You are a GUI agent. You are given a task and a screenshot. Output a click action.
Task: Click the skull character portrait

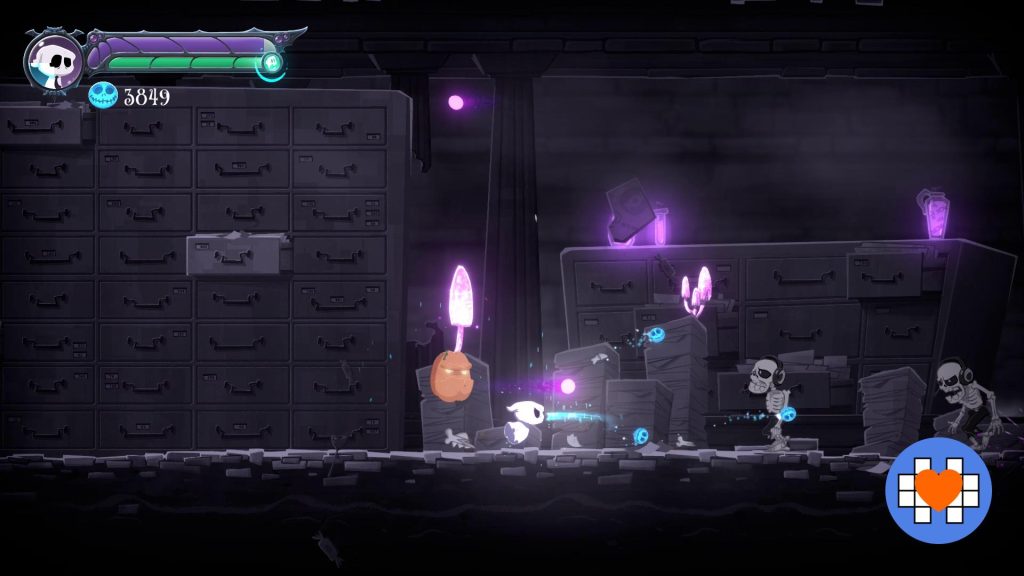(x=54, y=61)
